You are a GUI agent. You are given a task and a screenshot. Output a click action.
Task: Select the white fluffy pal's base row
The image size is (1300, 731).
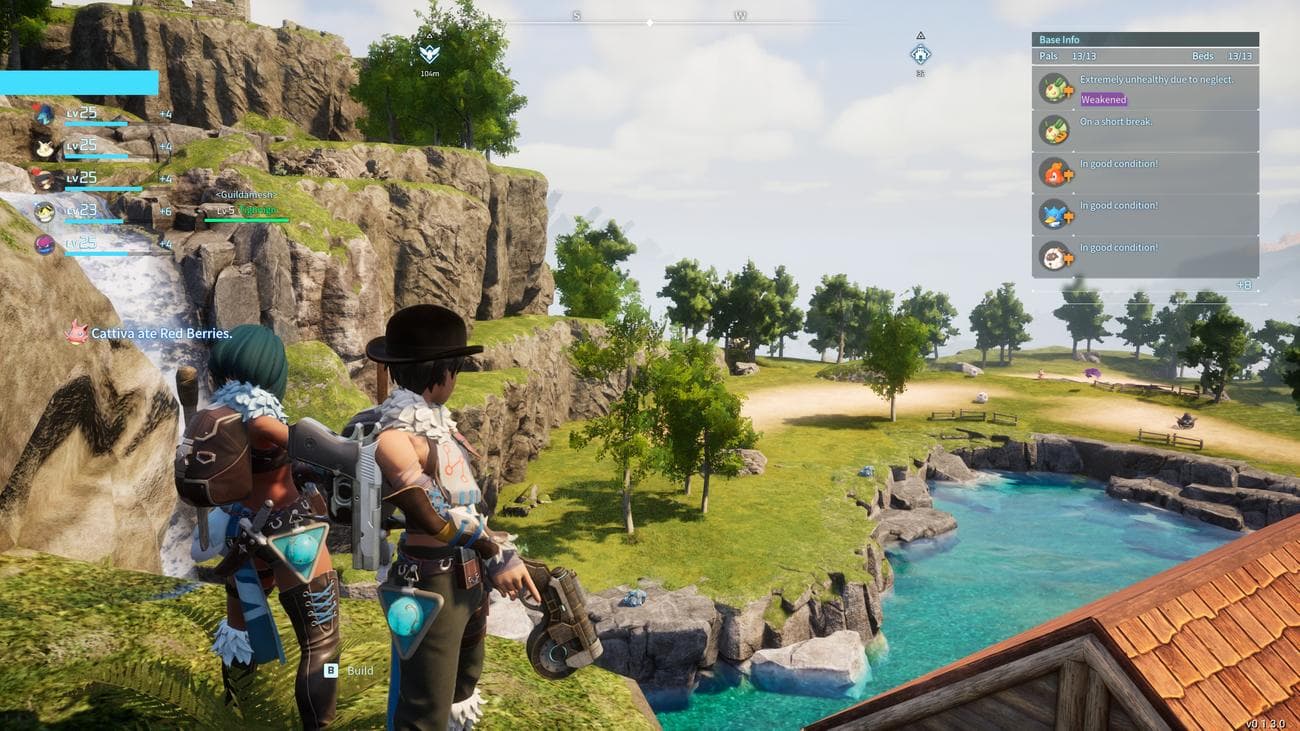pos(1145,257)
